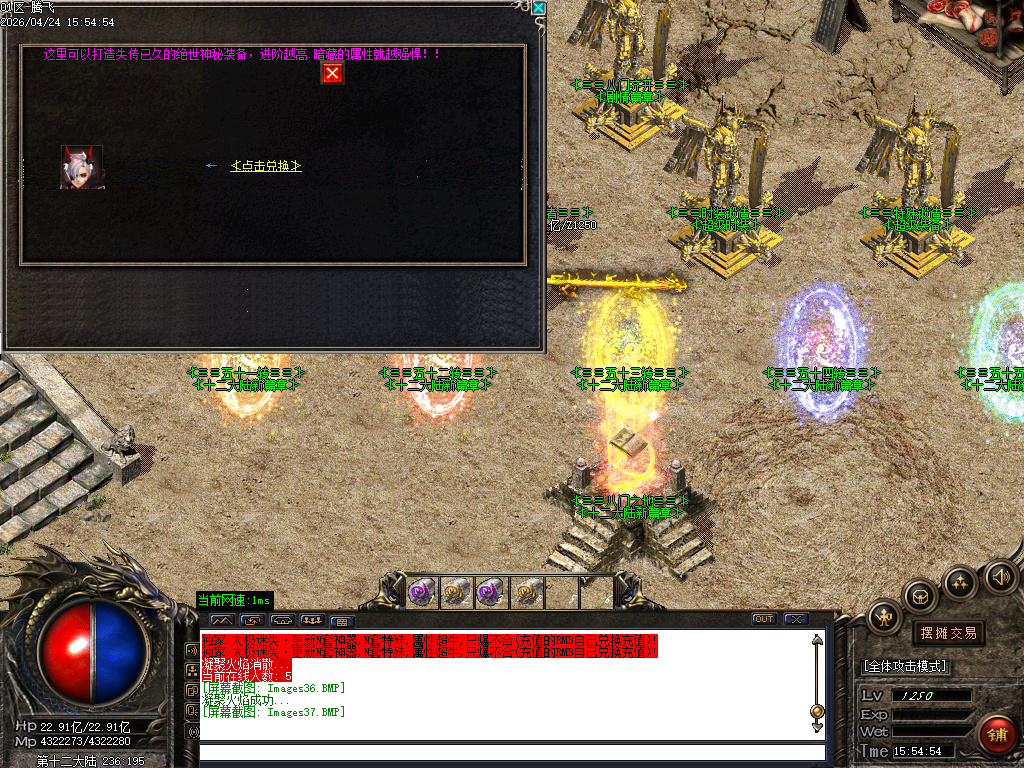This screenshot has height=768, width=1024.
Task: Open the round four-dot skills icon
Action: tap(960, 582)
